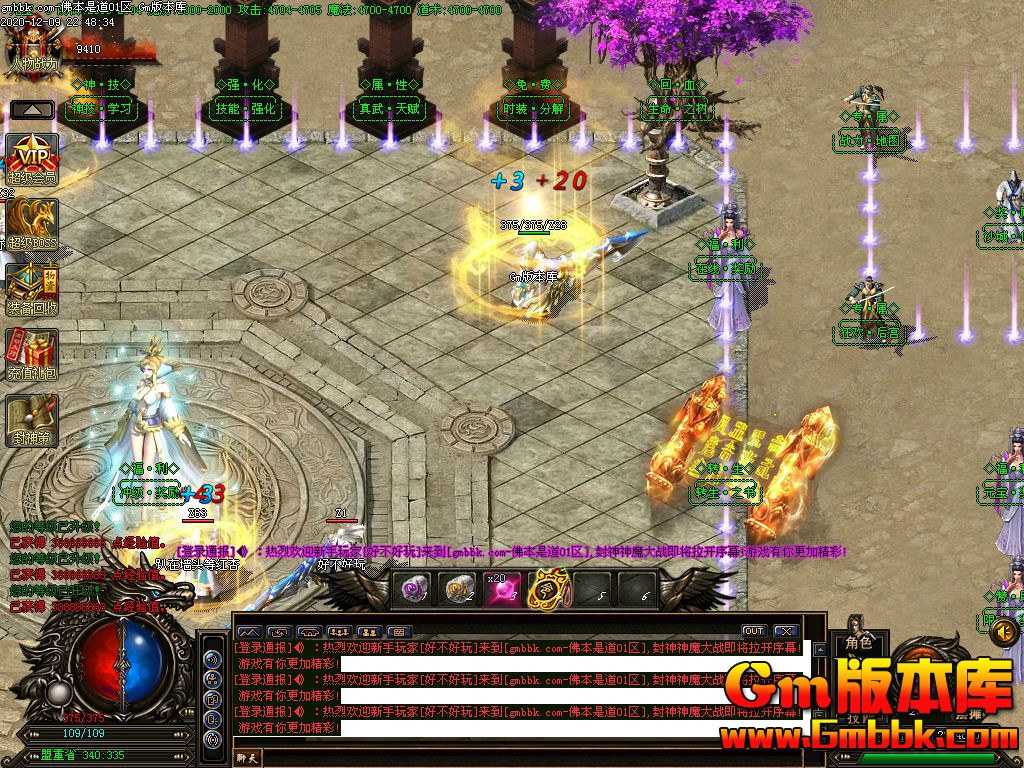Click the OUT button on chat panel
This screenshot has width=1024, height=768.
click(753, 631)
